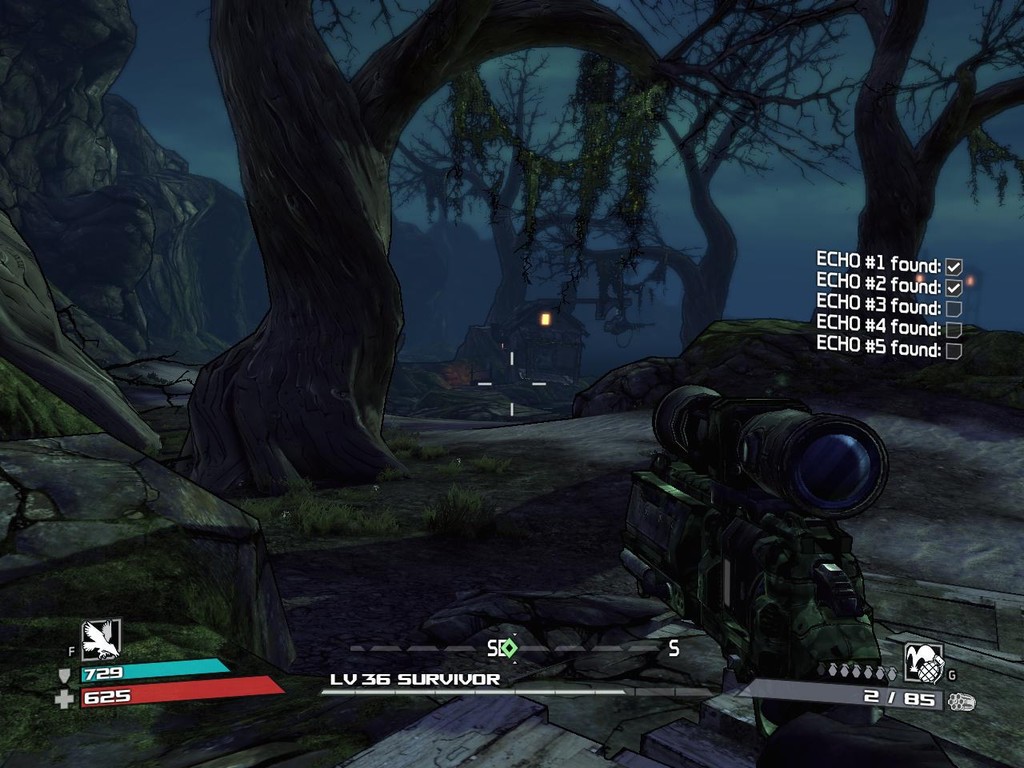Click the ECHO #2 found checkbox
The height and width of the screenshot is (768, 1024).
pos(954,288)
